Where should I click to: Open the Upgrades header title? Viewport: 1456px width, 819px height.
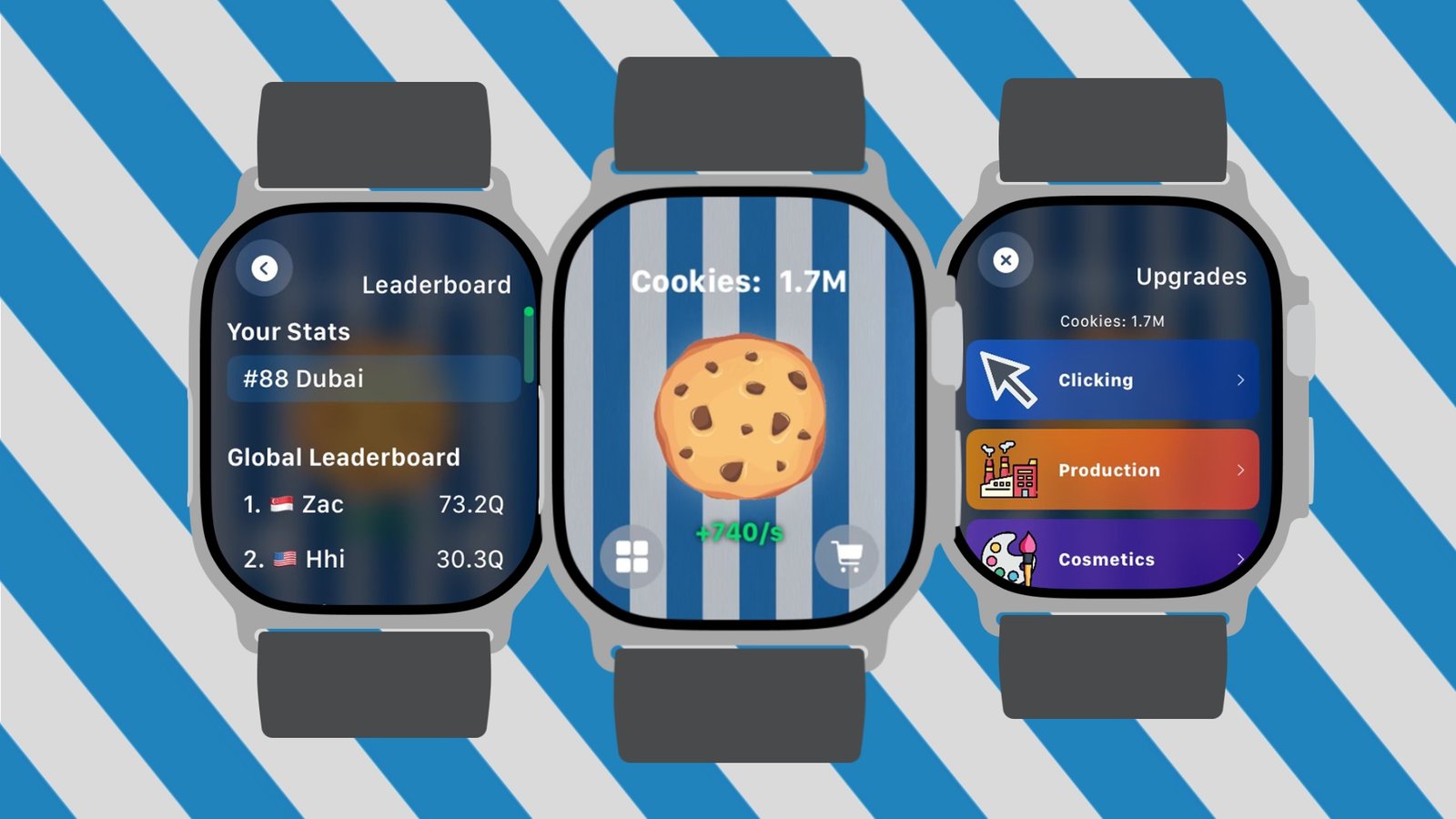pos(1193,276)
